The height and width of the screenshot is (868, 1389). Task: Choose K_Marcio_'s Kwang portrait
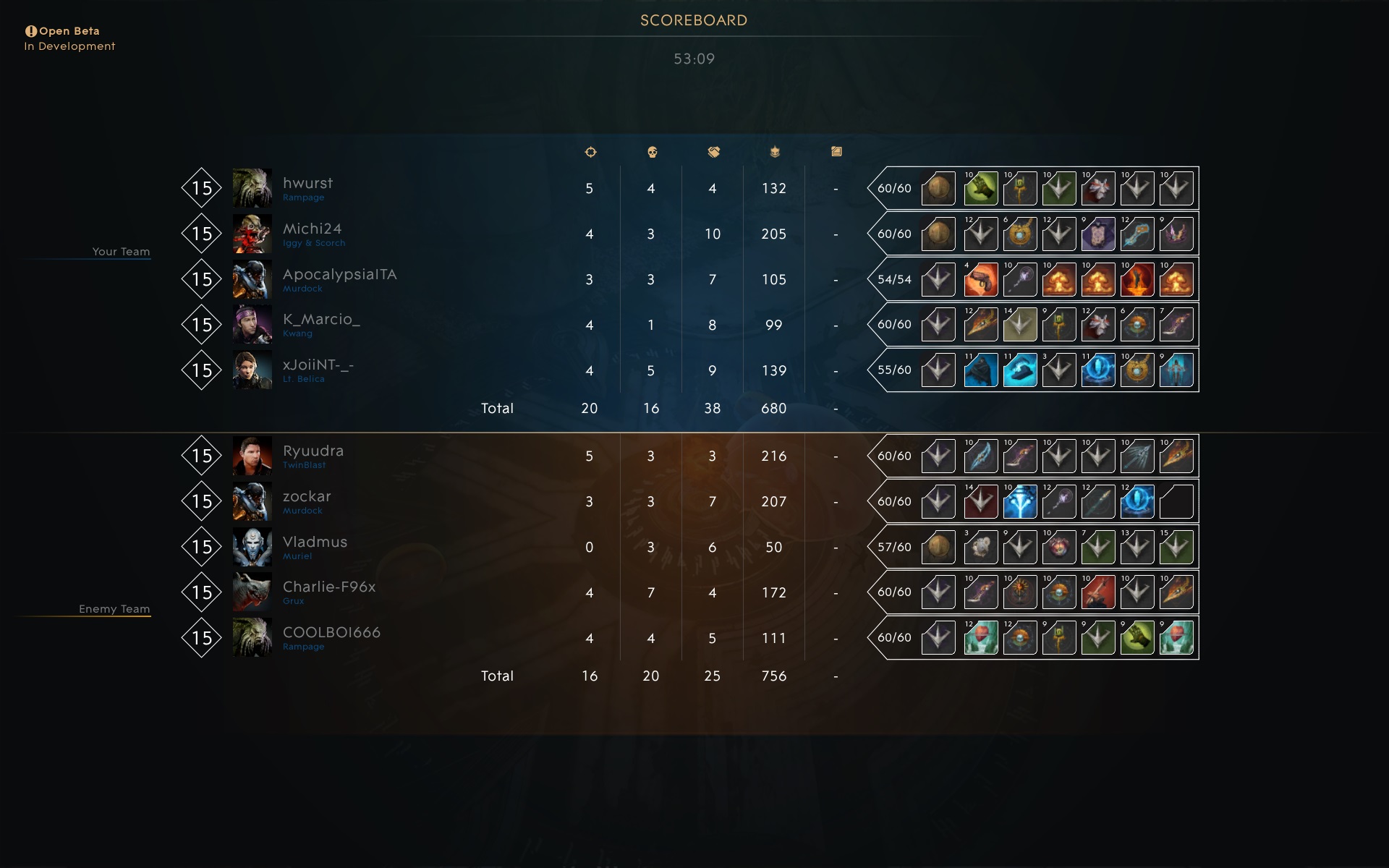tap(252, 325)
